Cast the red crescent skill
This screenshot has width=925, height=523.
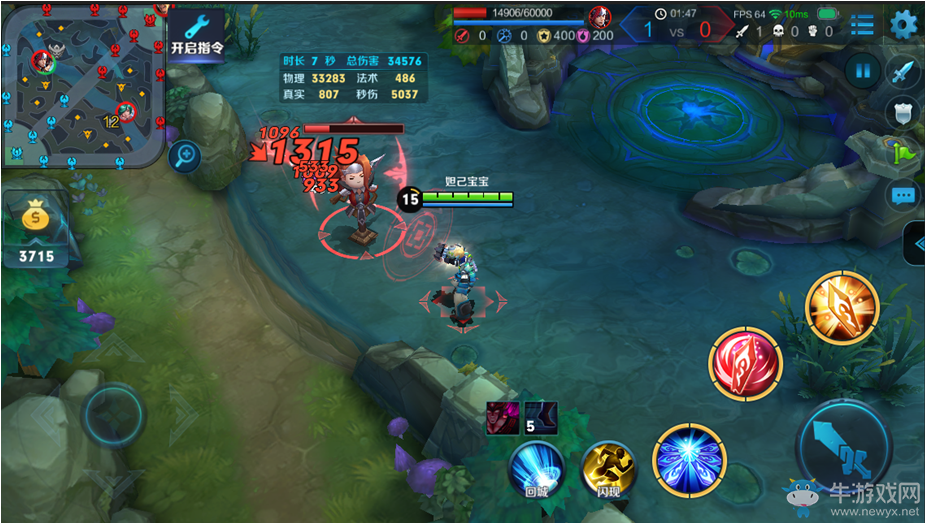point(746,365)
